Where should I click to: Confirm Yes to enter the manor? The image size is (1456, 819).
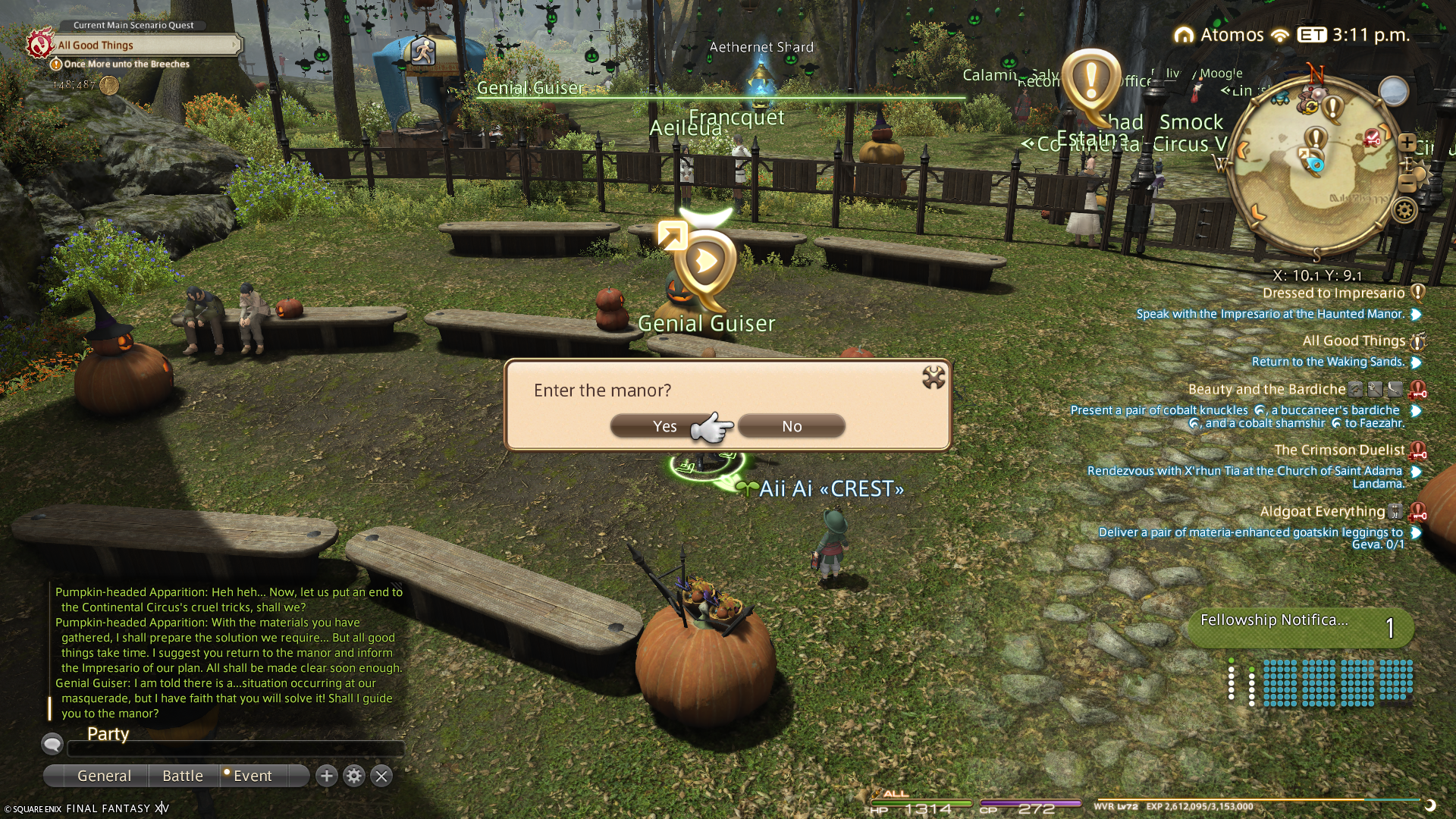point(664,426)
